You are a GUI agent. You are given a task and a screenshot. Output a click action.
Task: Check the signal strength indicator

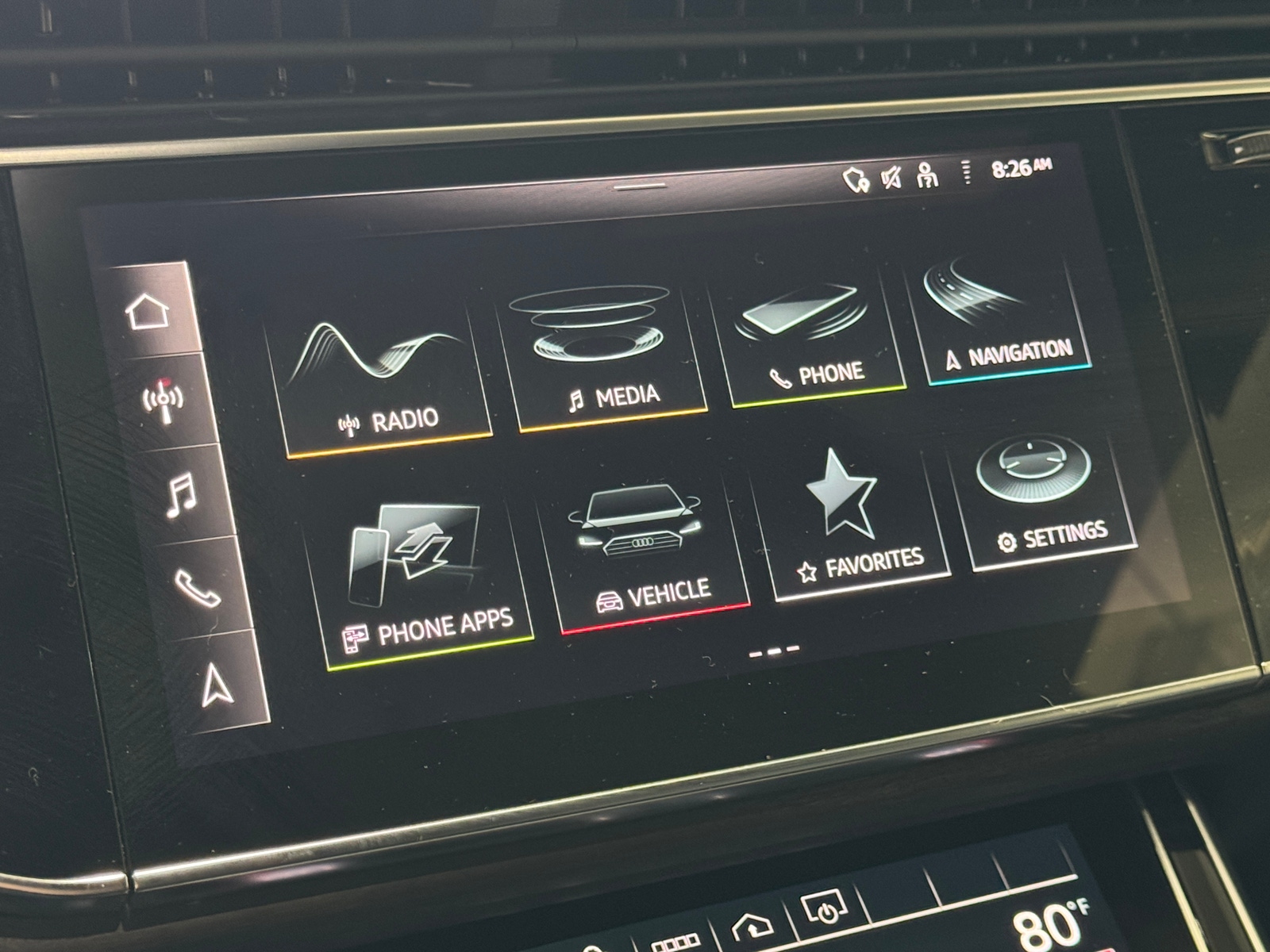click(966, 173)
